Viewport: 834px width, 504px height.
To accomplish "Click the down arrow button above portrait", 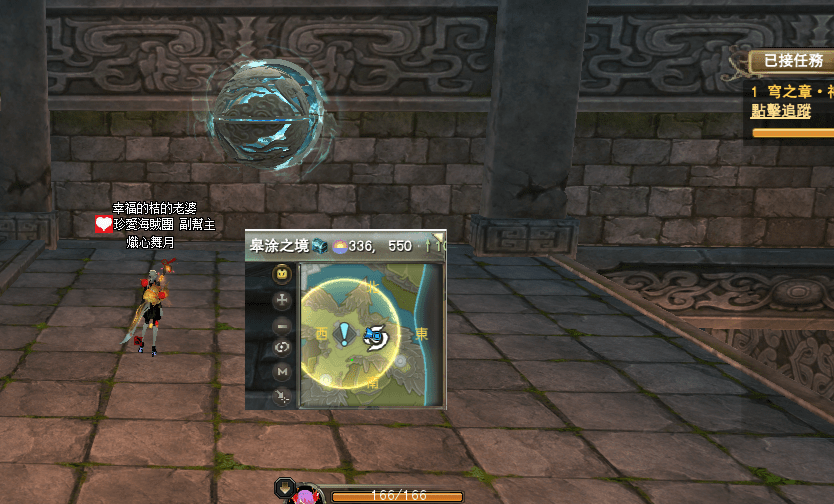I will [285, 489].
